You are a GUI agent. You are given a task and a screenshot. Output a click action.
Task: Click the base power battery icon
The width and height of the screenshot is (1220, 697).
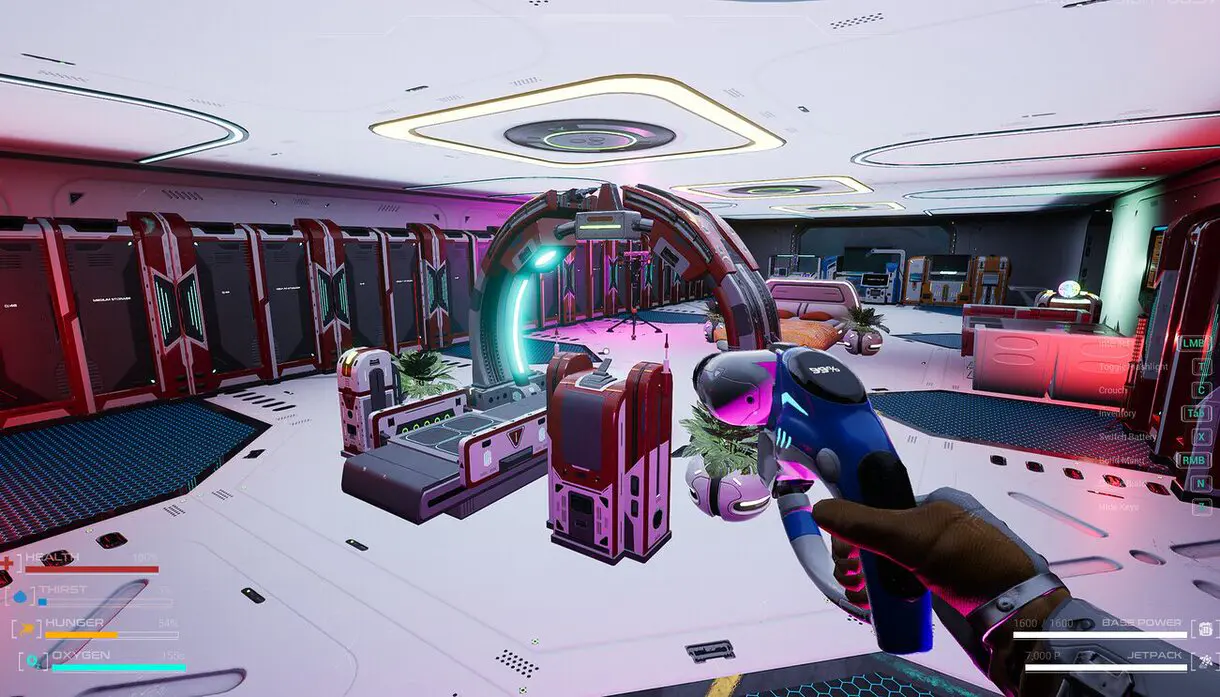click(x=1206, y=629)
